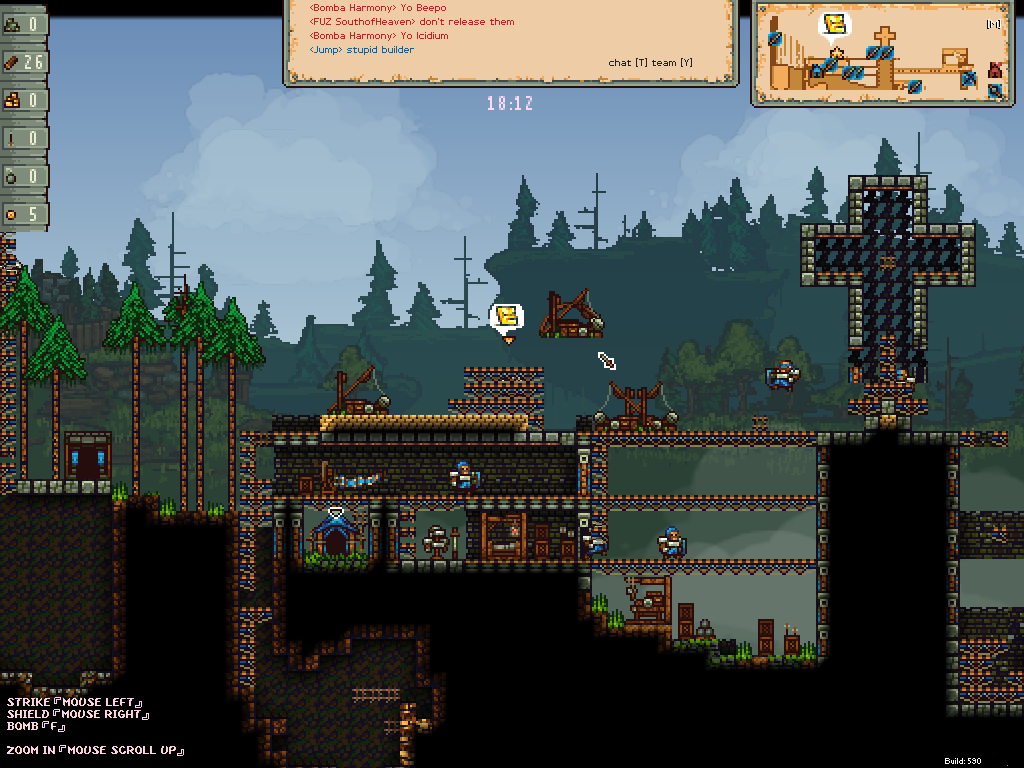Select the coin slot showing 5
This screenshot has height=768, width=1024.
[24, 214]
